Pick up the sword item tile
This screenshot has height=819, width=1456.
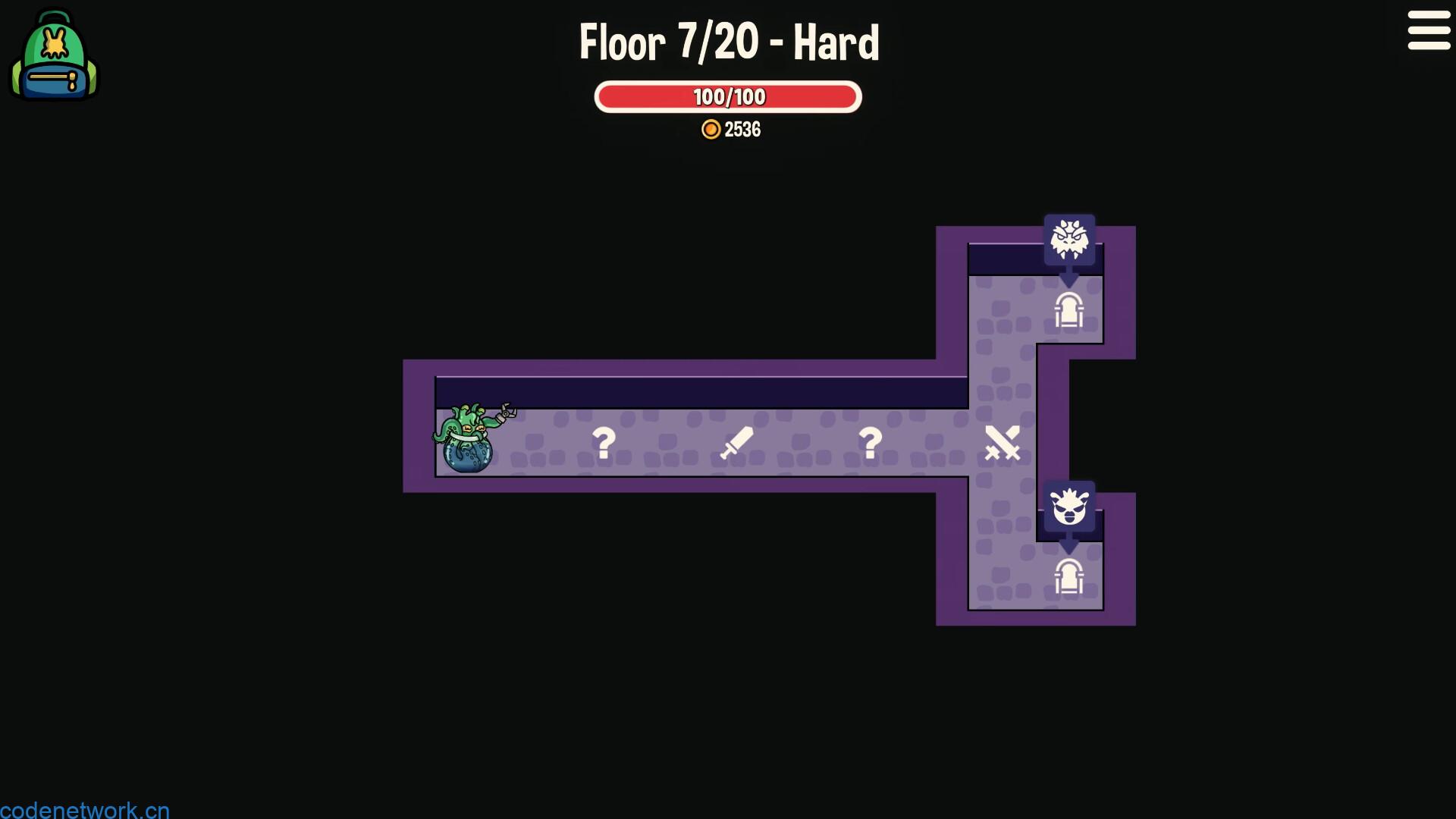[736, 442]
